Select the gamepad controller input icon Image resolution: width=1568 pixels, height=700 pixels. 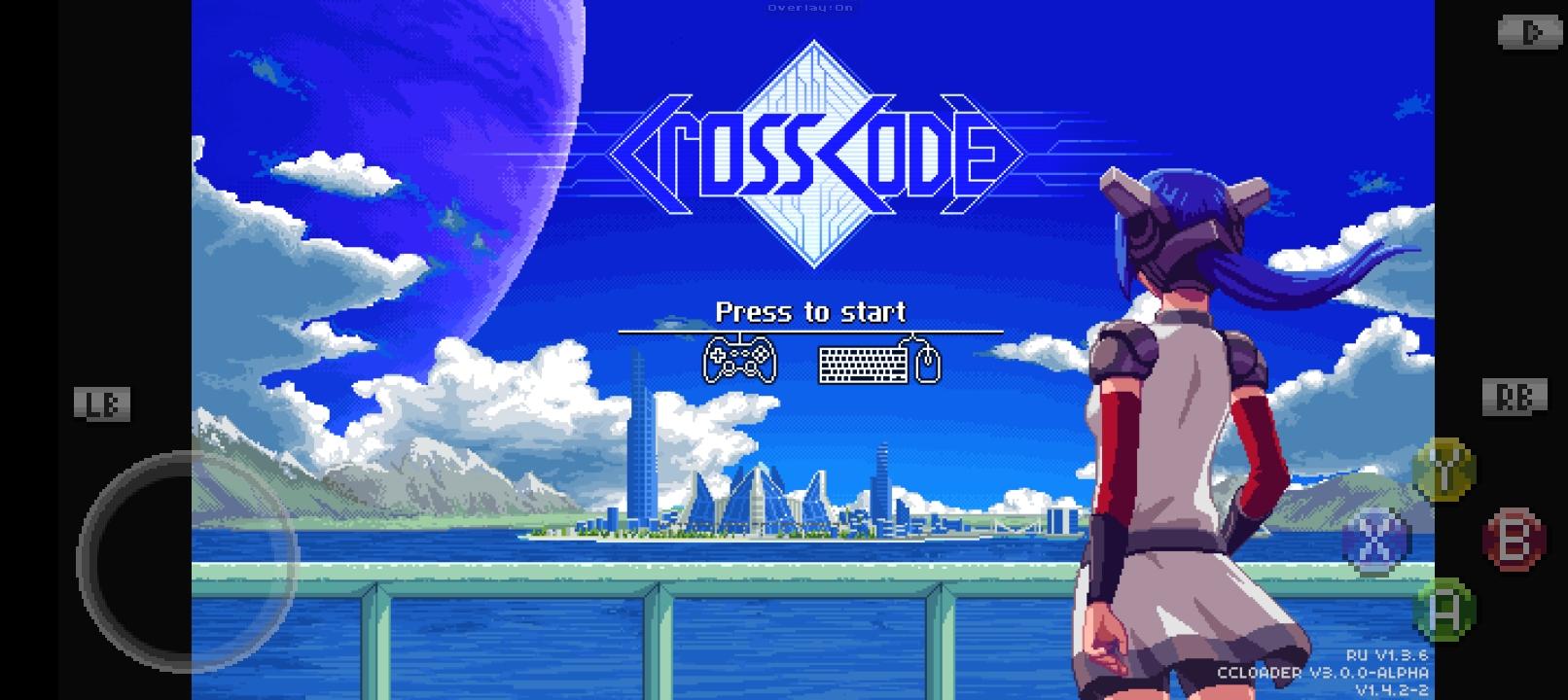point(738,361)
